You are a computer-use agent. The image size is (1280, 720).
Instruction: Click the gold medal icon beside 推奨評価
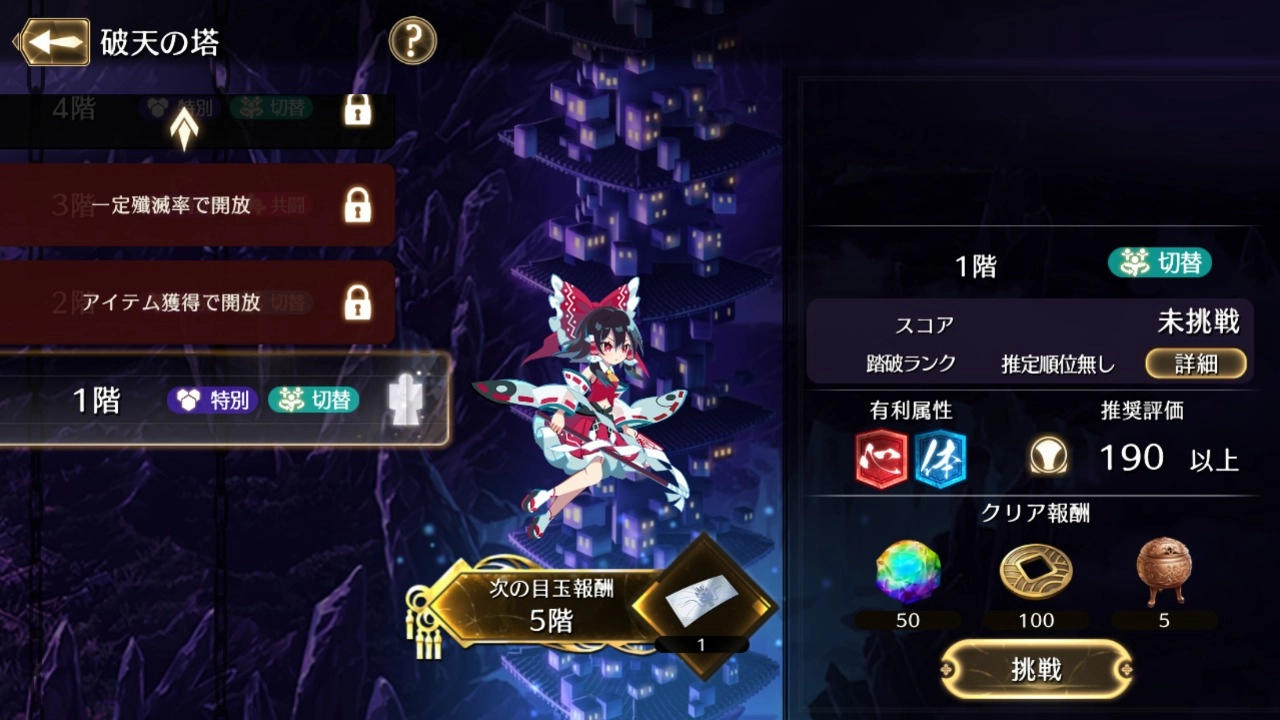(x=1048, y=456)
